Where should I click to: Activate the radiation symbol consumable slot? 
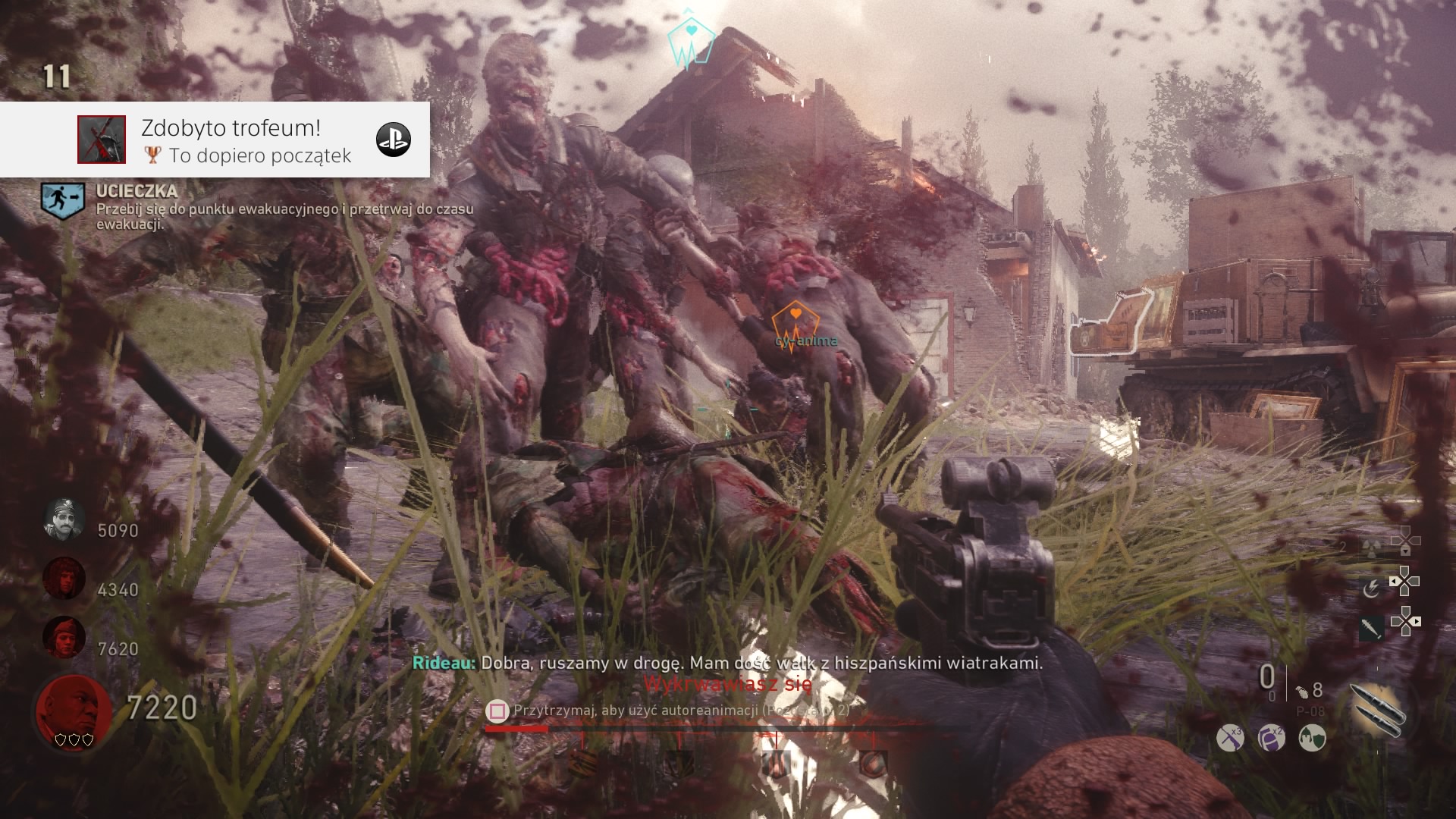[x=1371, y=550]
